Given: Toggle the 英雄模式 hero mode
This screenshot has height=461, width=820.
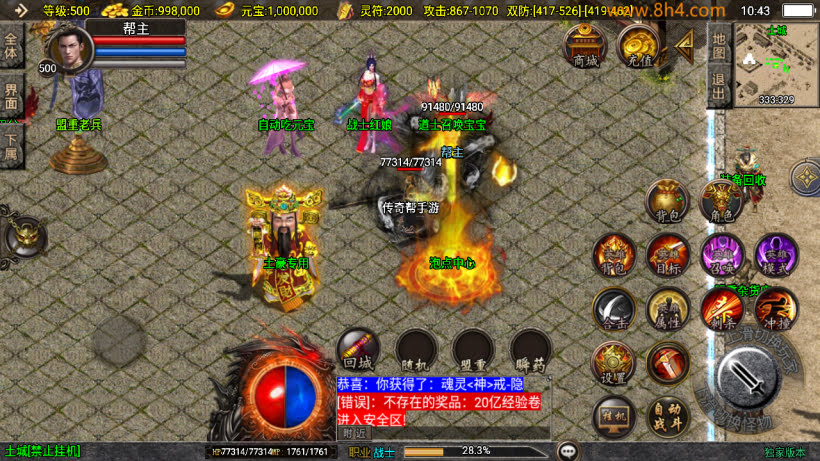Looking at the screenshot, I should tap(775, 255).
